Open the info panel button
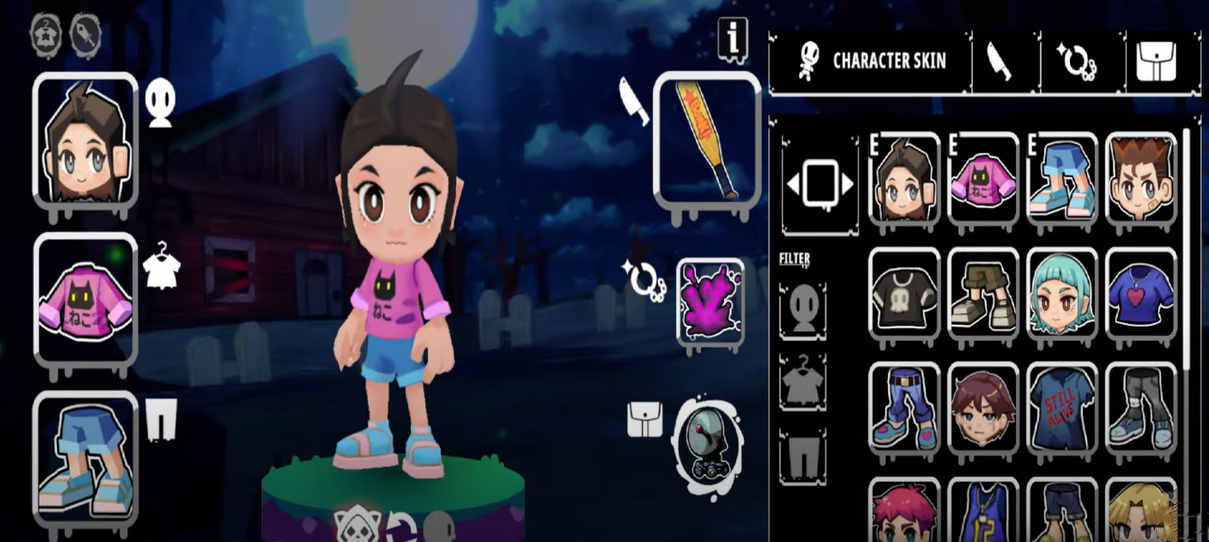The image size is (1209, 542). tap(733, 40)
